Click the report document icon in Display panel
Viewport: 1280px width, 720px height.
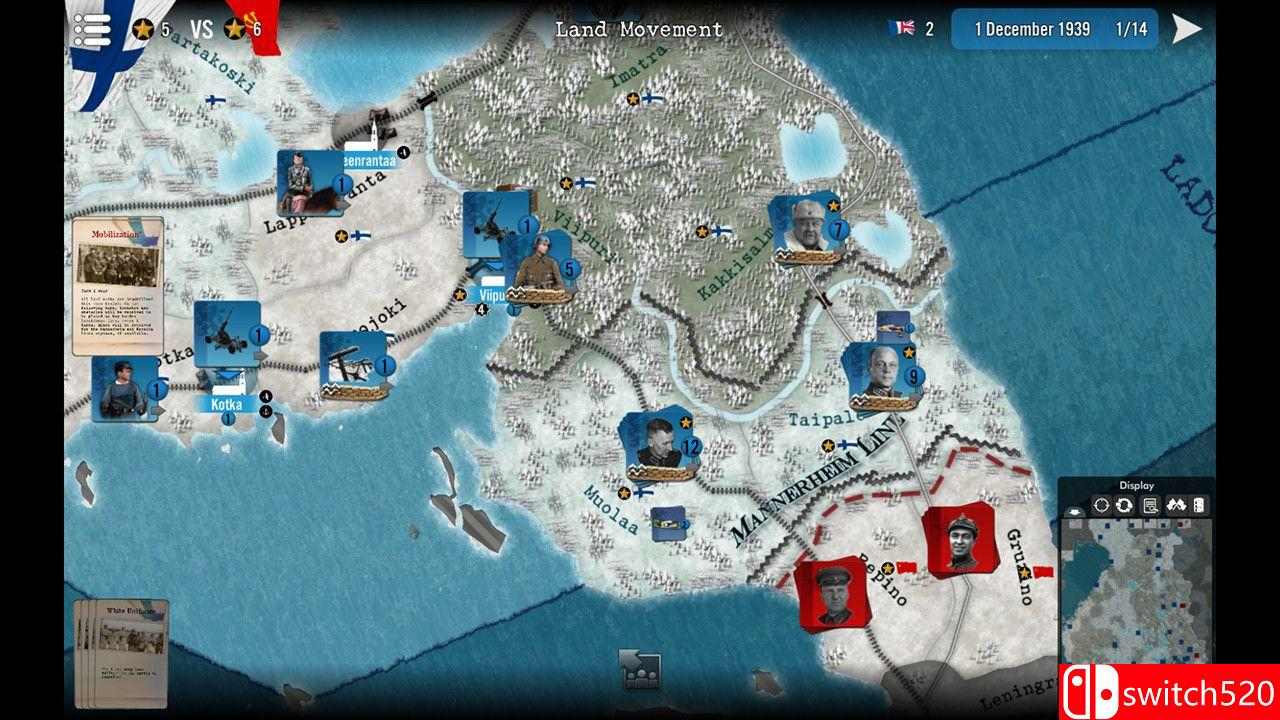1150,505
